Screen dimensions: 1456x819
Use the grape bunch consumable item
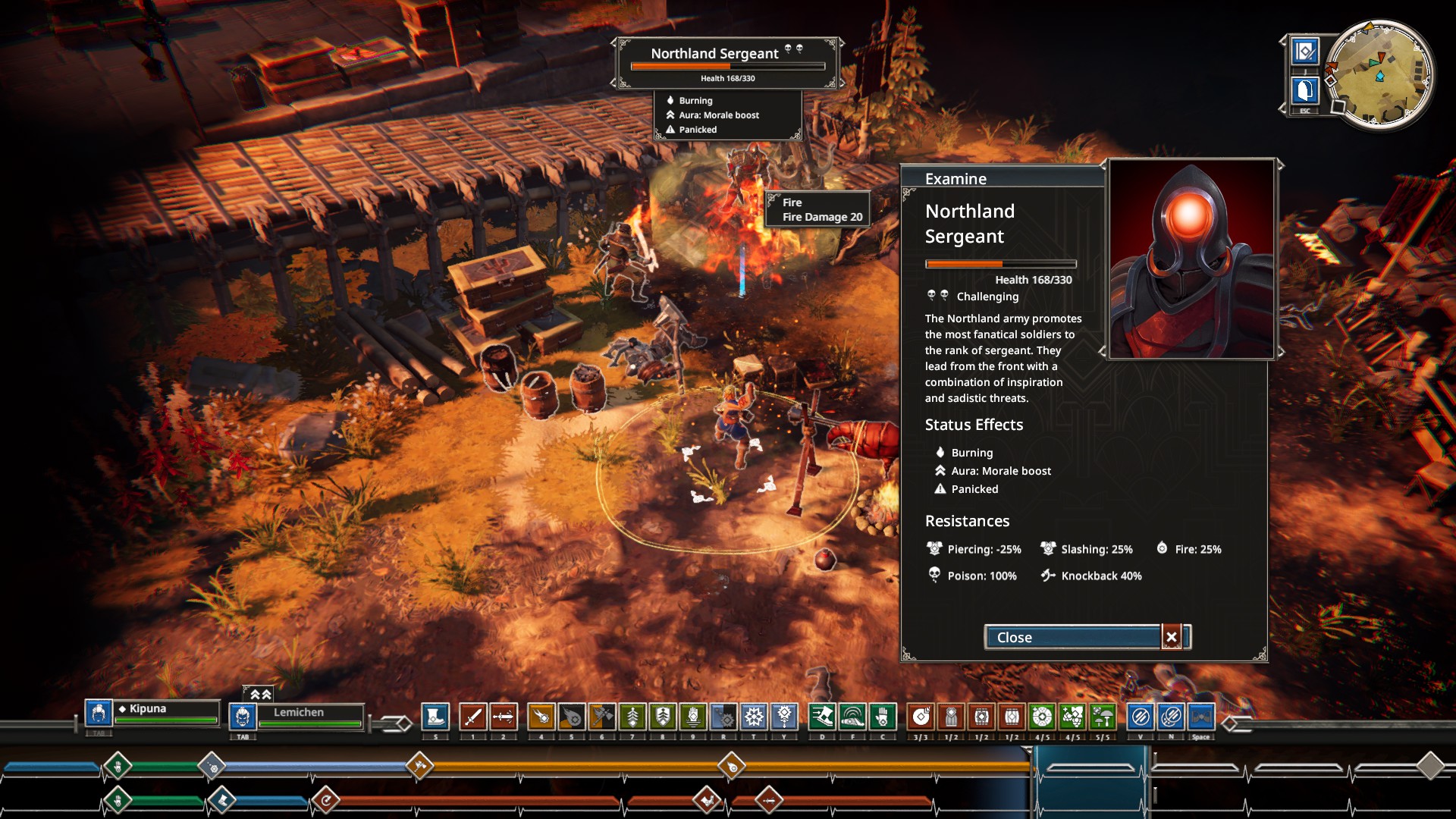point(1072,716)
